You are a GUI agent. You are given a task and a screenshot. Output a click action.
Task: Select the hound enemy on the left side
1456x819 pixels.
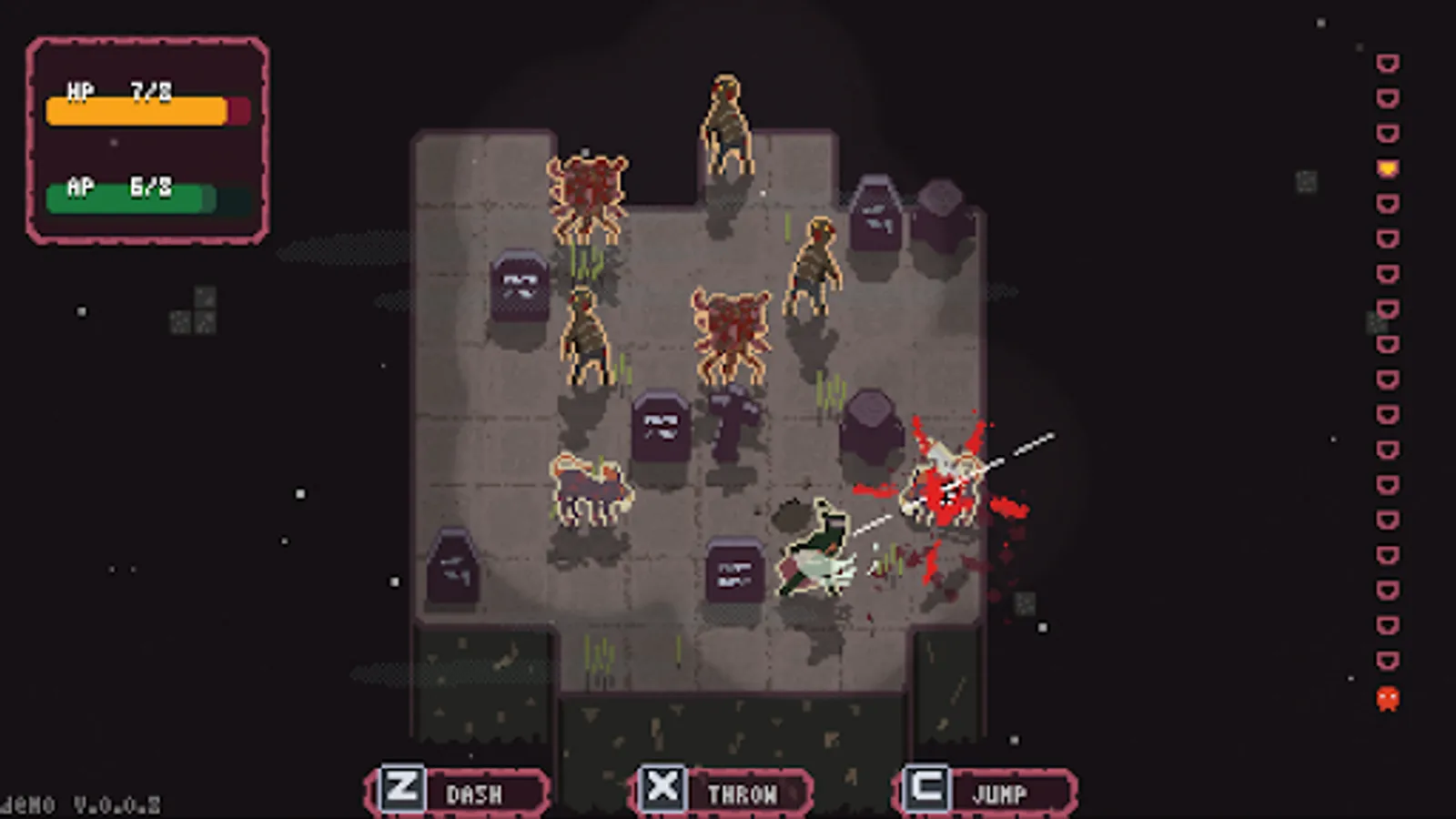pos(590,487)
